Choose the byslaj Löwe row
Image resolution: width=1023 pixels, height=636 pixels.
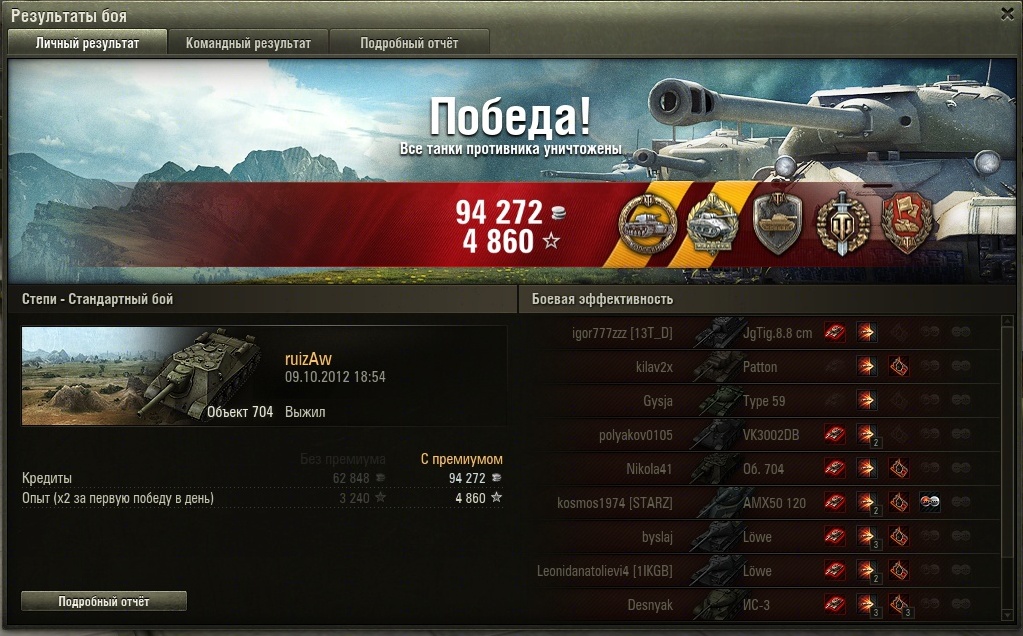pos(760,537)
